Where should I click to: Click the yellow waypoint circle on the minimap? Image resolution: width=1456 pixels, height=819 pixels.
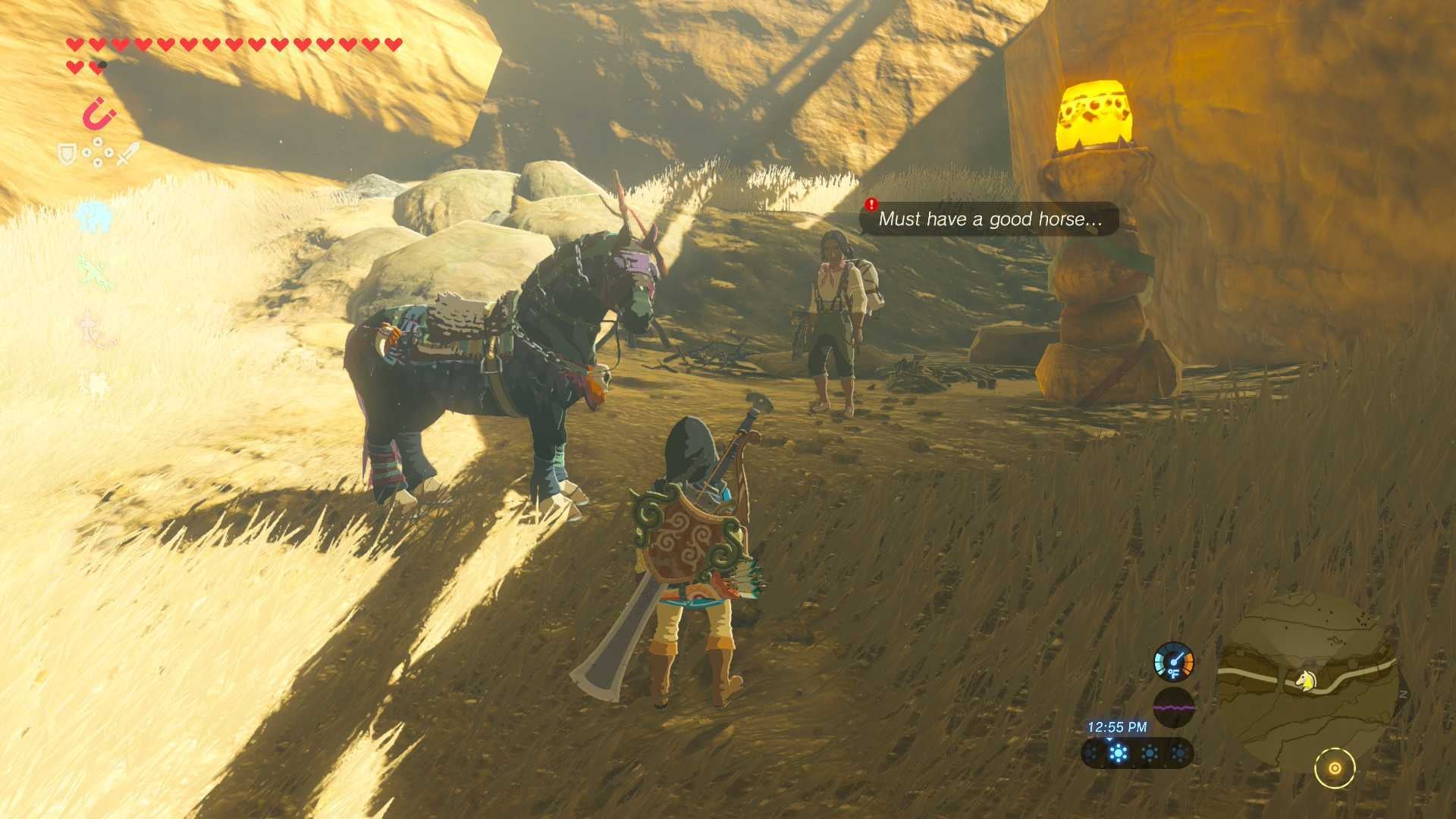(1336, 767)
